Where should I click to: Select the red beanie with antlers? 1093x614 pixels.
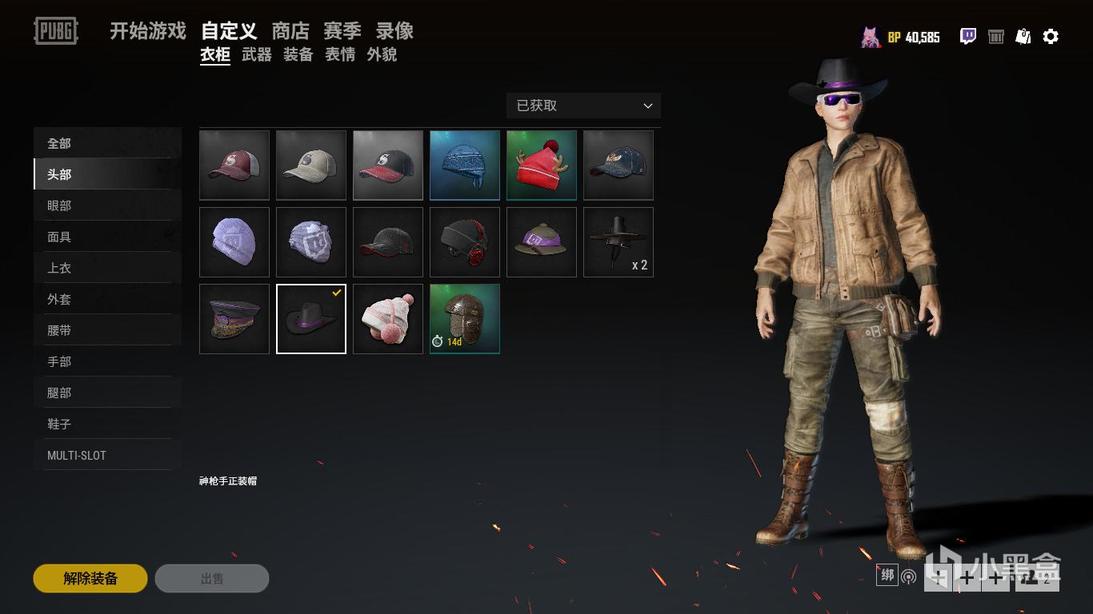[x=541, y=165]
